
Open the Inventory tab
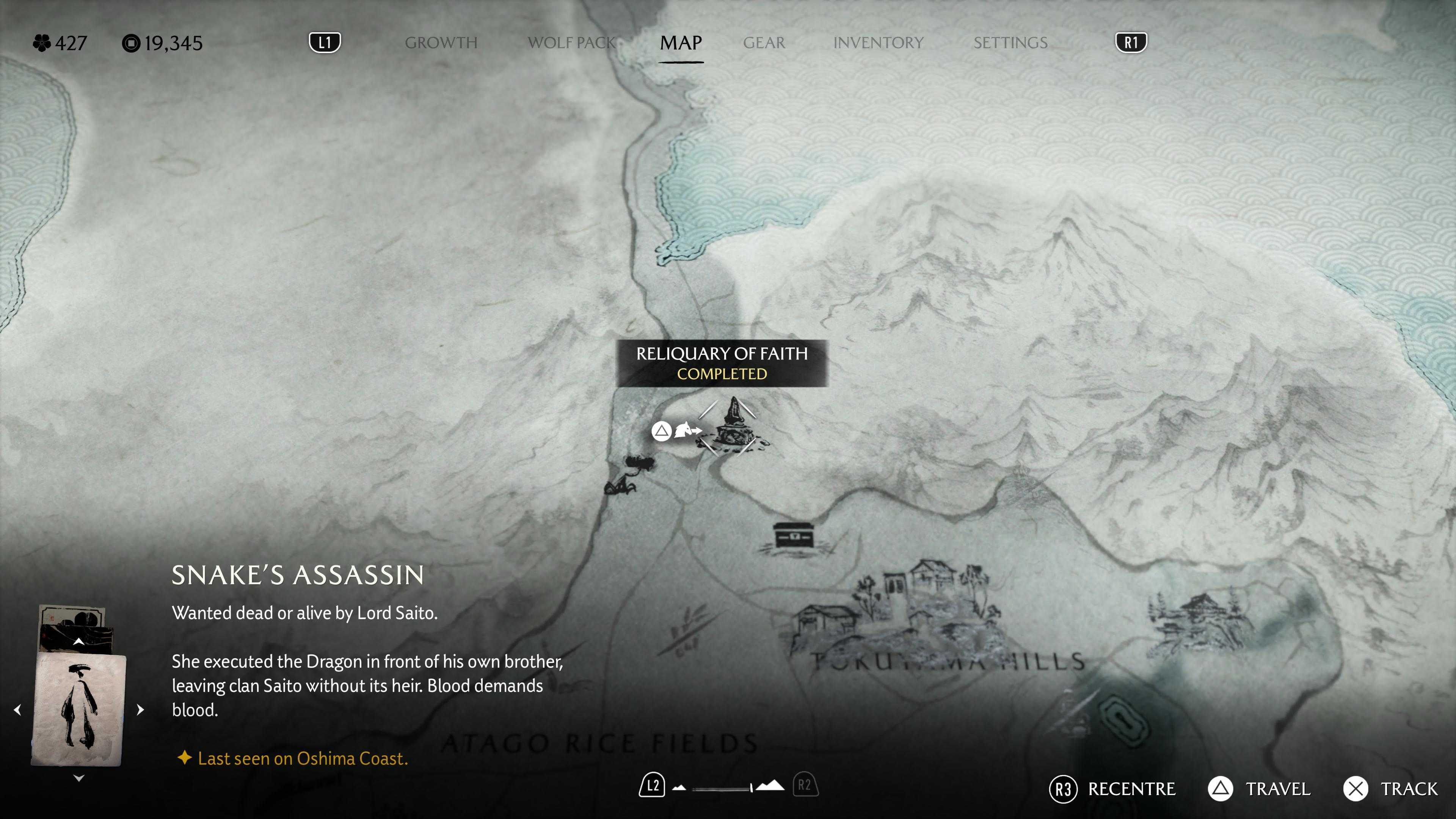click(878, 43)
